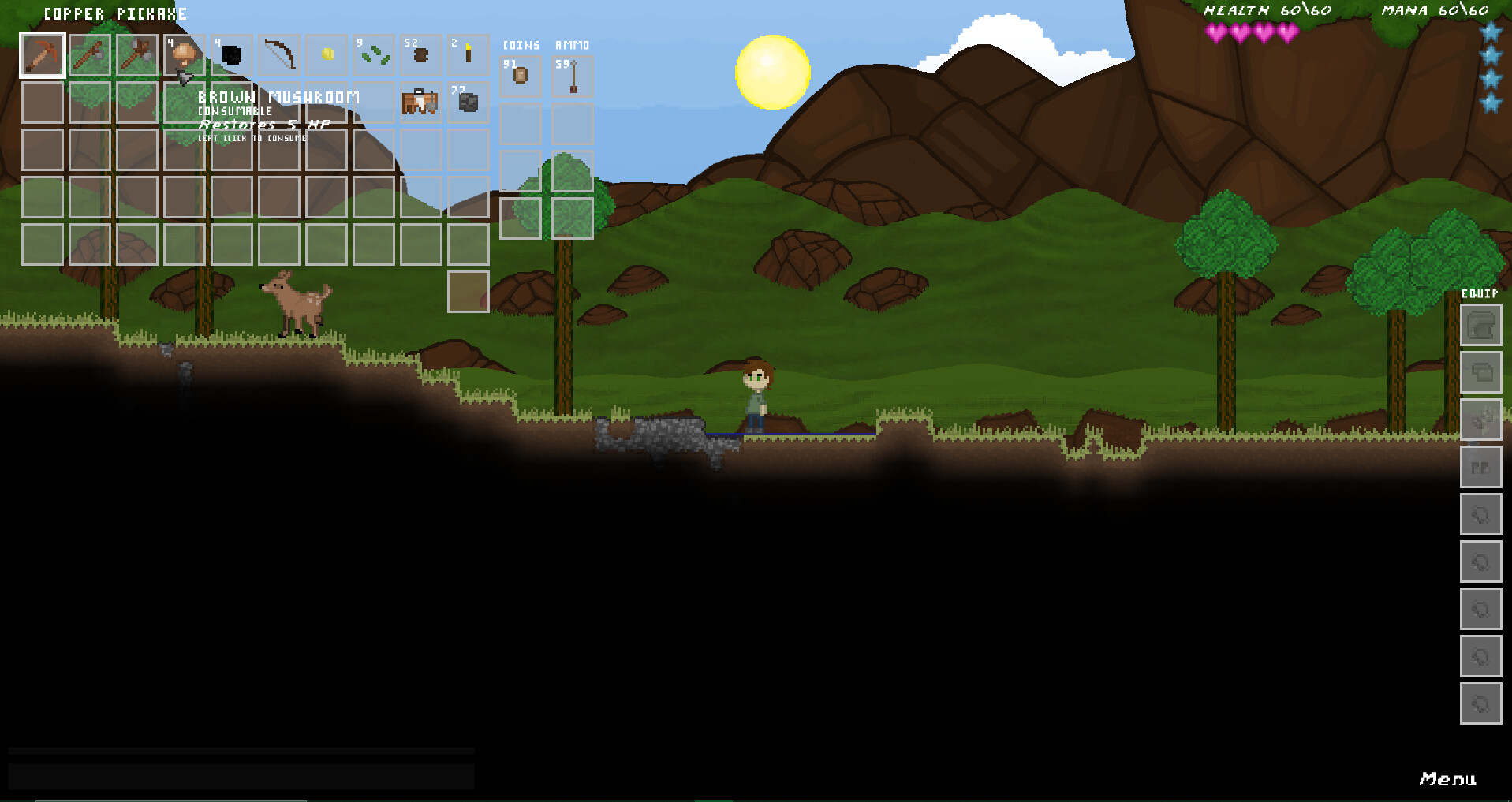Viewport: 1512px width, 802px height.
Task: Select the Copper Pickaxe in the first slot
Action: pyautogui.click(x=42, y=55)
